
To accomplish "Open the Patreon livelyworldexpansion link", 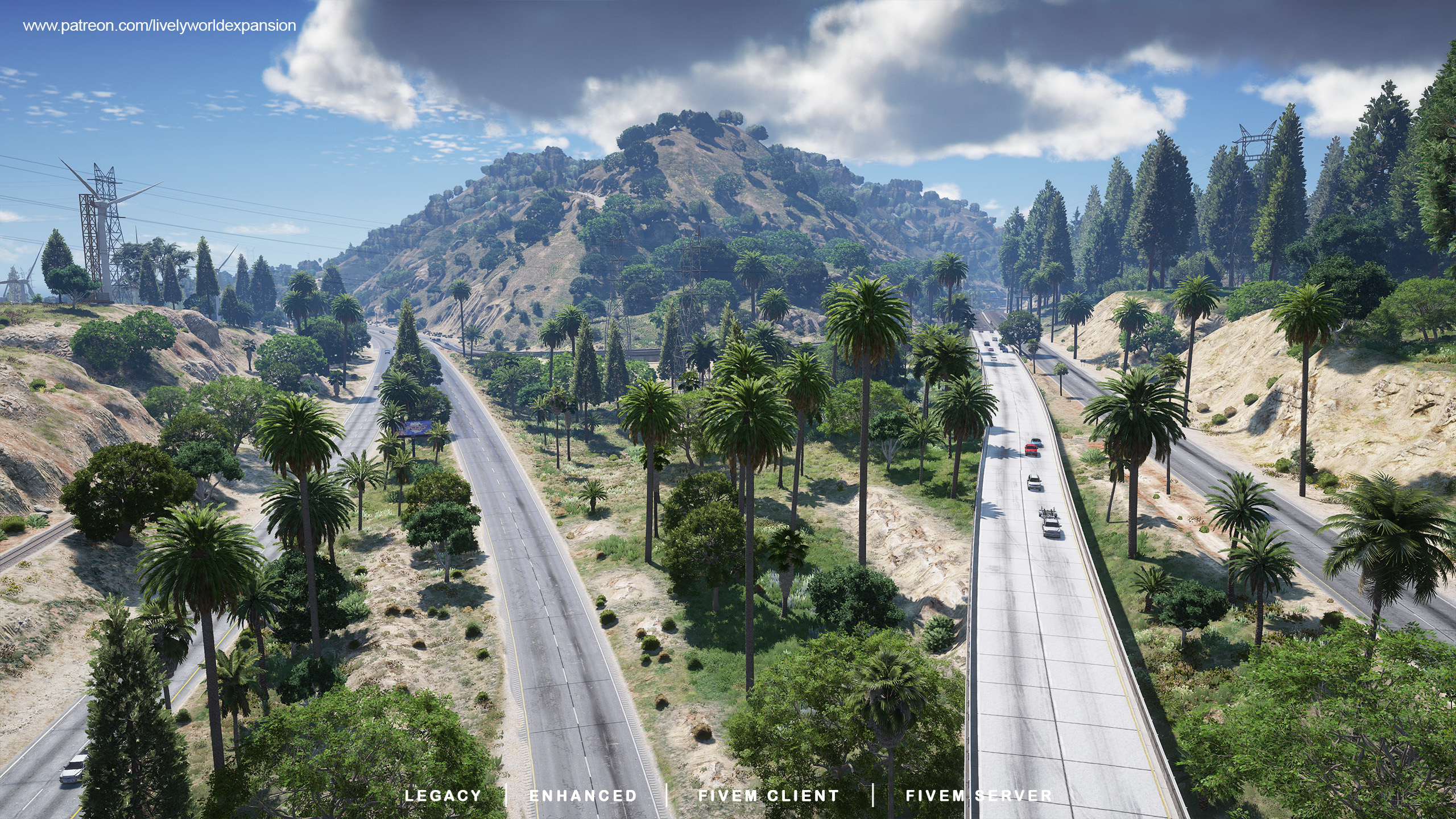I will coord(159,26).
